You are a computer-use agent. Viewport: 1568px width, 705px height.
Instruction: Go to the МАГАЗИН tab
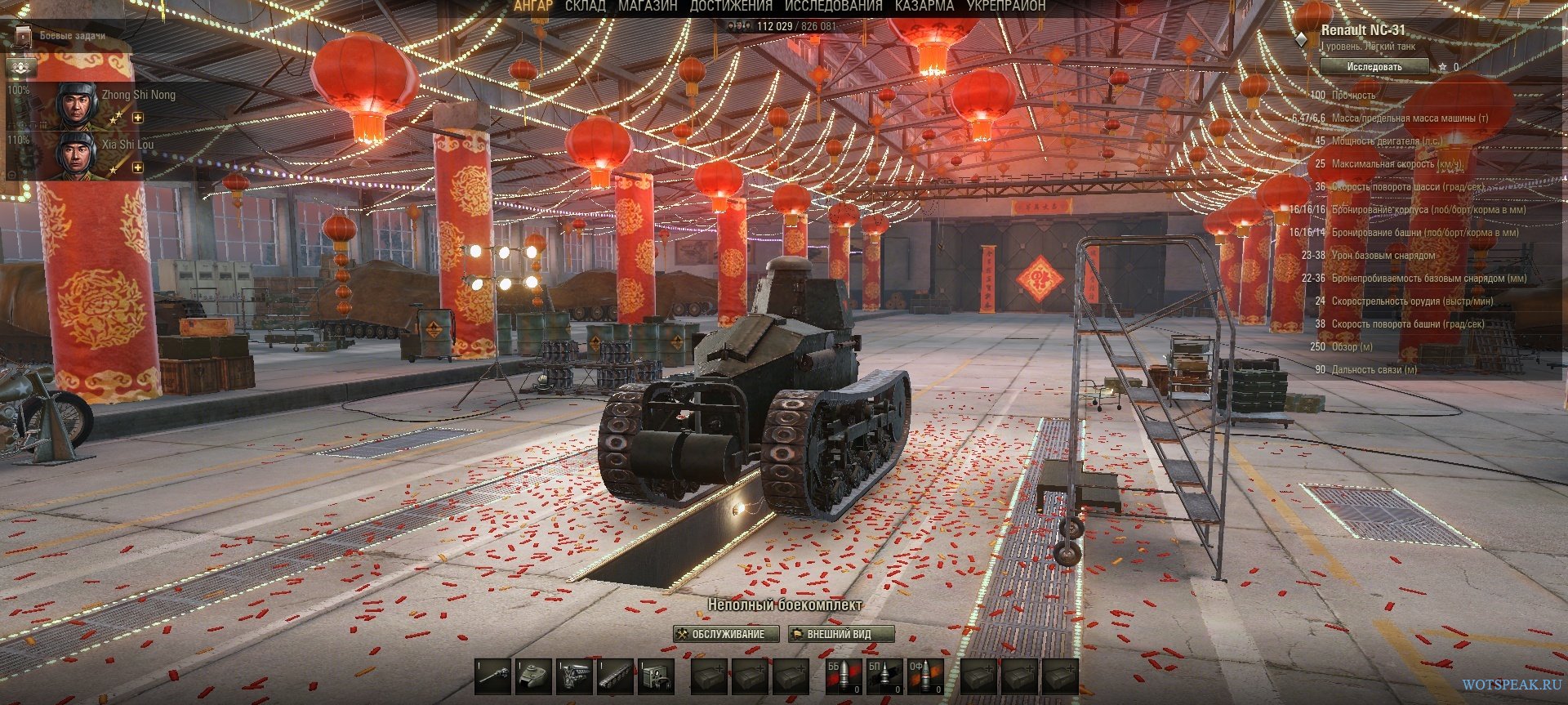coord(648,6)
